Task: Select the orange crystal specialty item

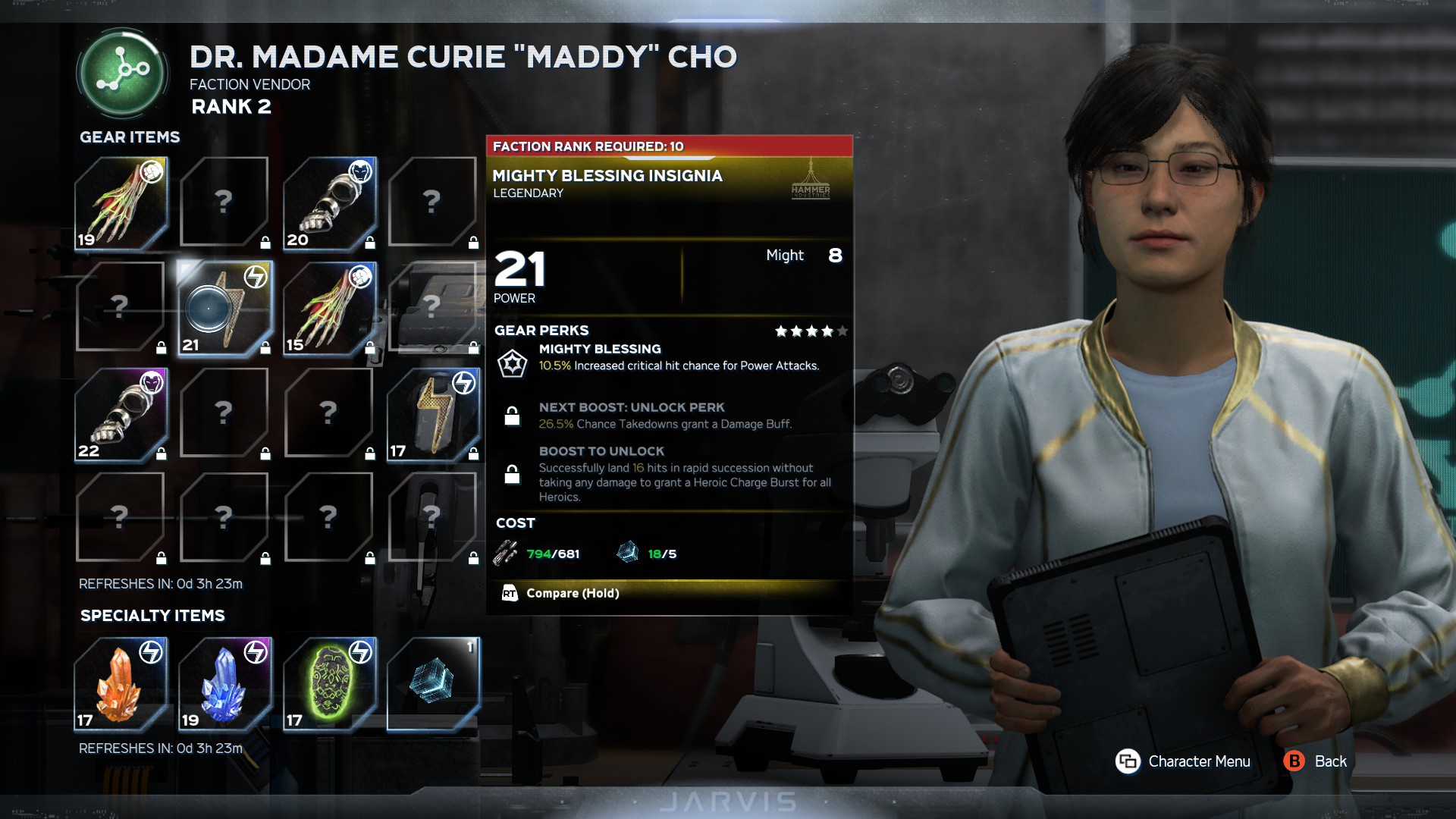Action: pos(121,683)
